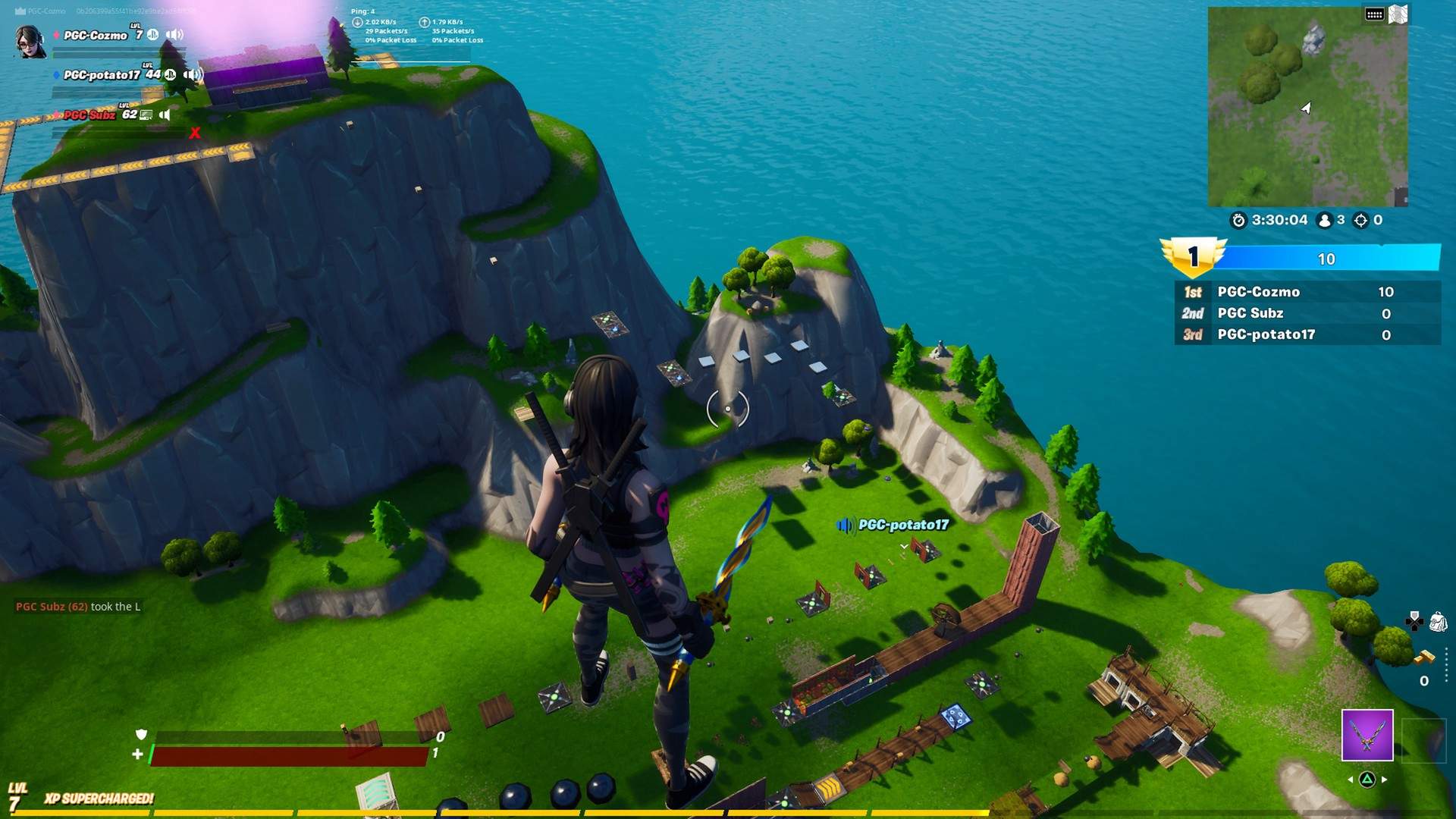Click the minimap
Screen dimensions: 1456x819
[x=1307, y=107]
